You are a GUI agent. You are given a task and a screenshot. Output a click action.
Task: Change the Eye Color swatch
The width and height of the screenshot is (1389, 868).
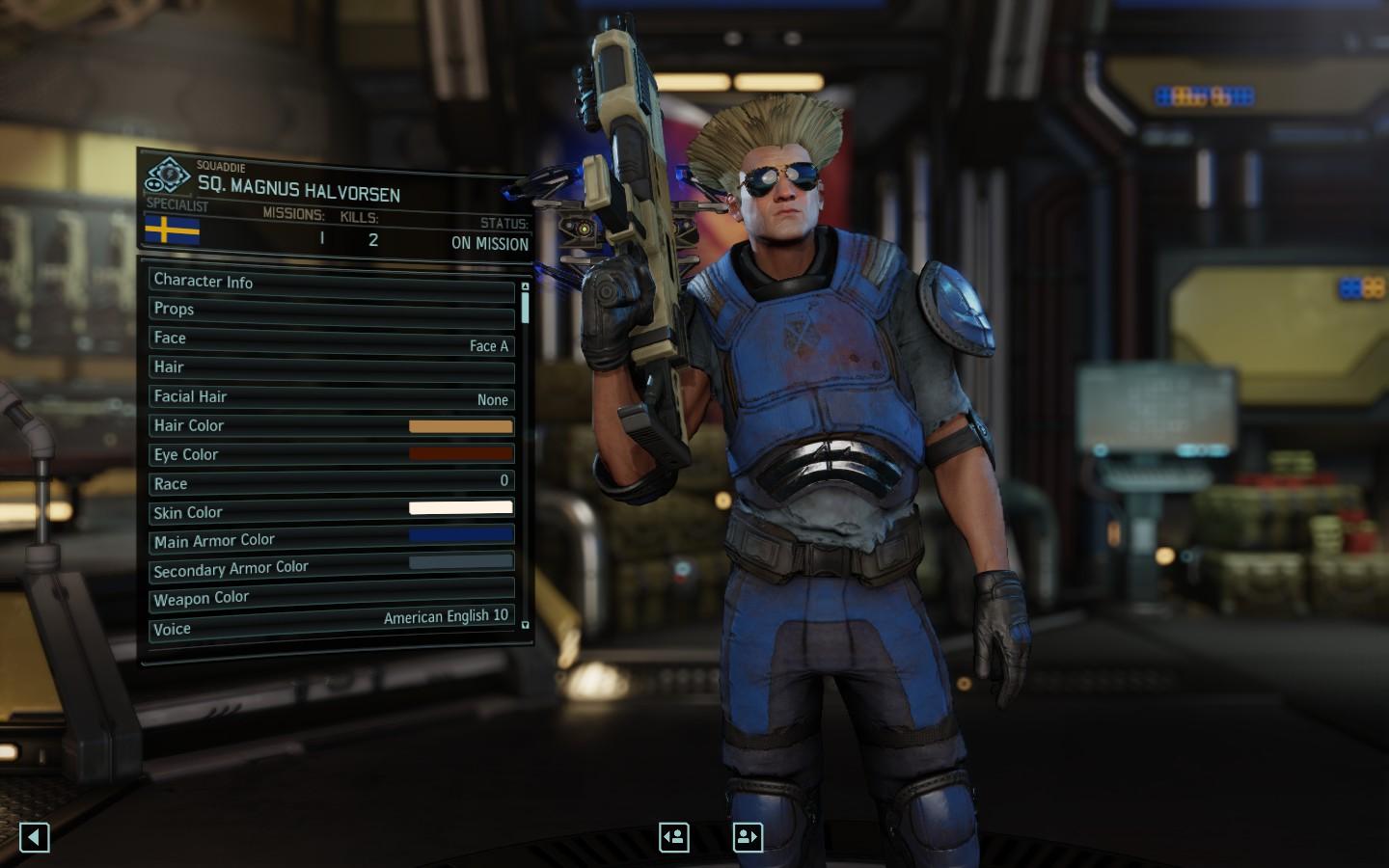point(460,453)
